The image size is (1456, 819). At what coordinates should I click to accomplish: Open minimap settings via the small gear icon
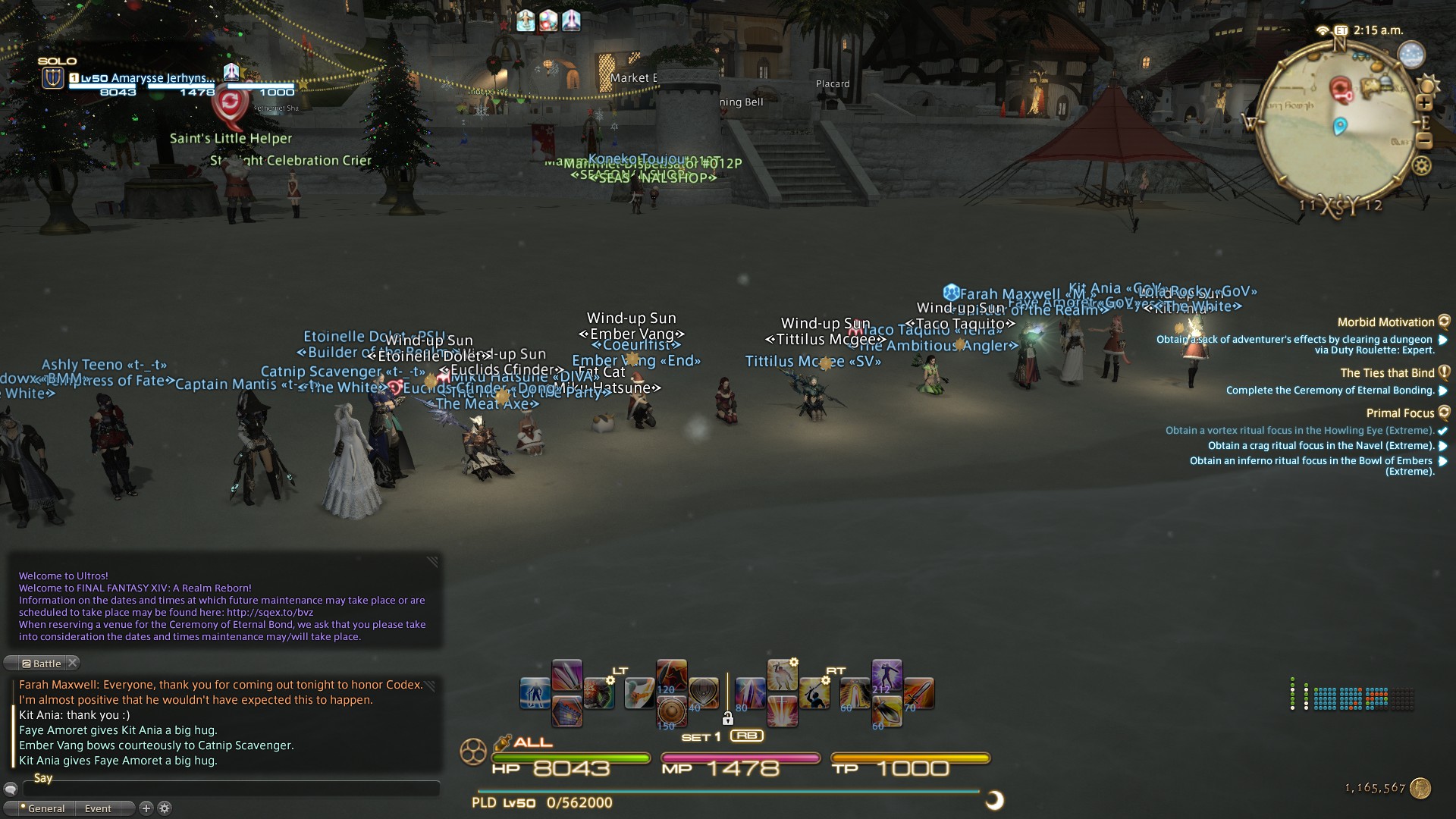pyautogui.click(x=1421, y=165)
